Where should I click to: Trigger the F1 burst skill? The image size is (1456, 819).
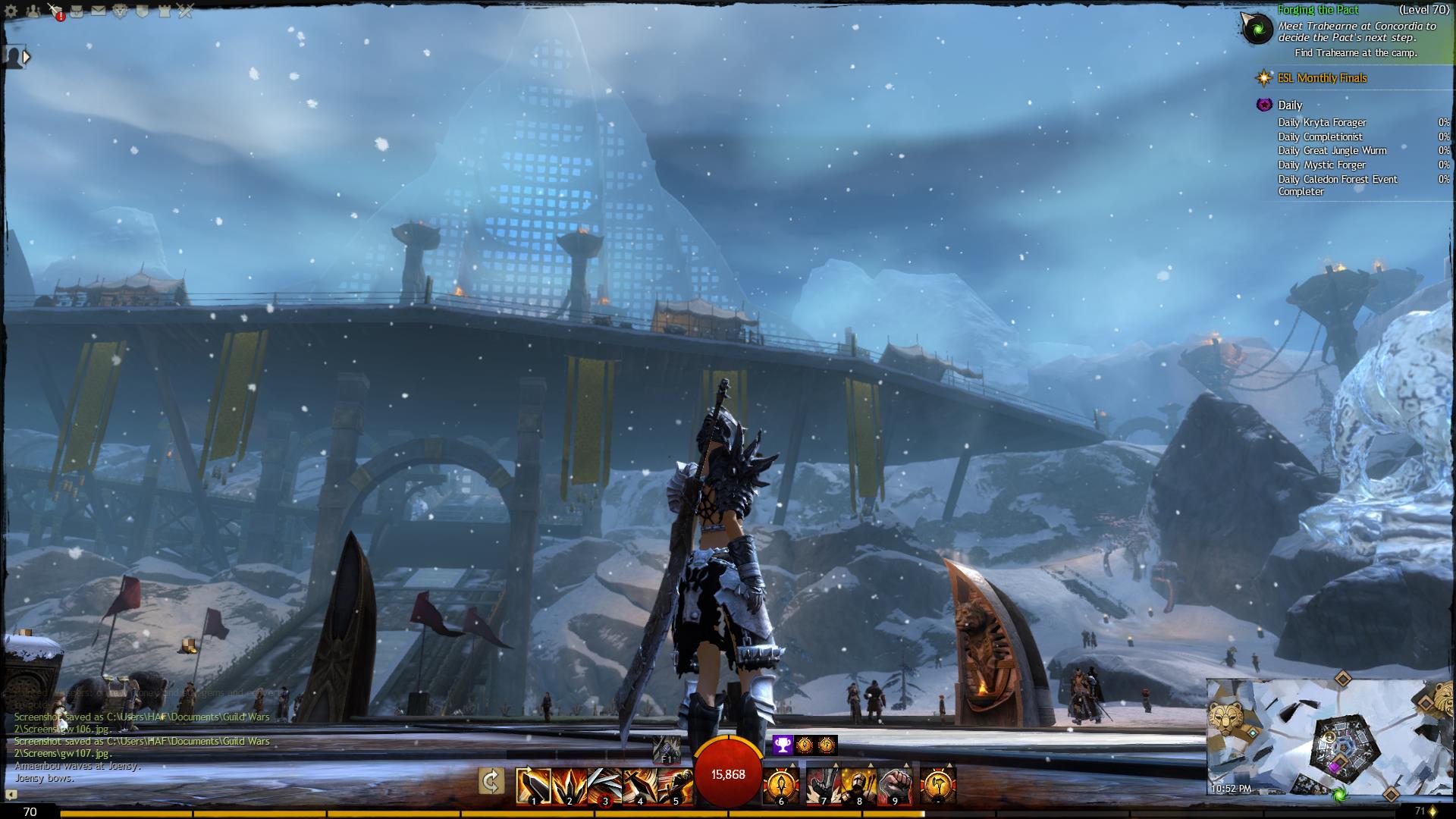coord(667,748)
